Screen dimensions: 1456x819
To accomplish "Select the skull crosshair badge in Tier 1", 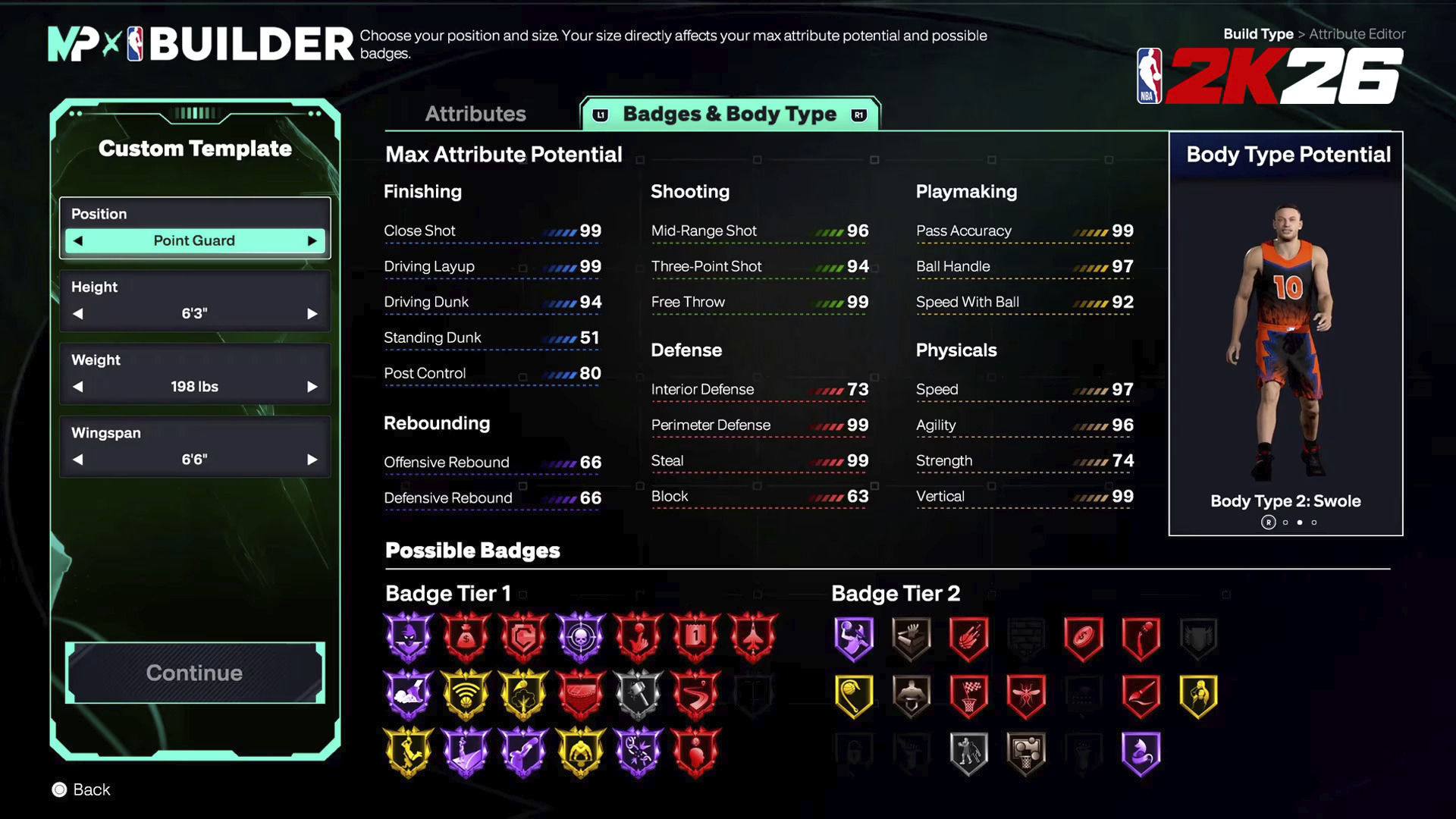I will tap(581, 637).
